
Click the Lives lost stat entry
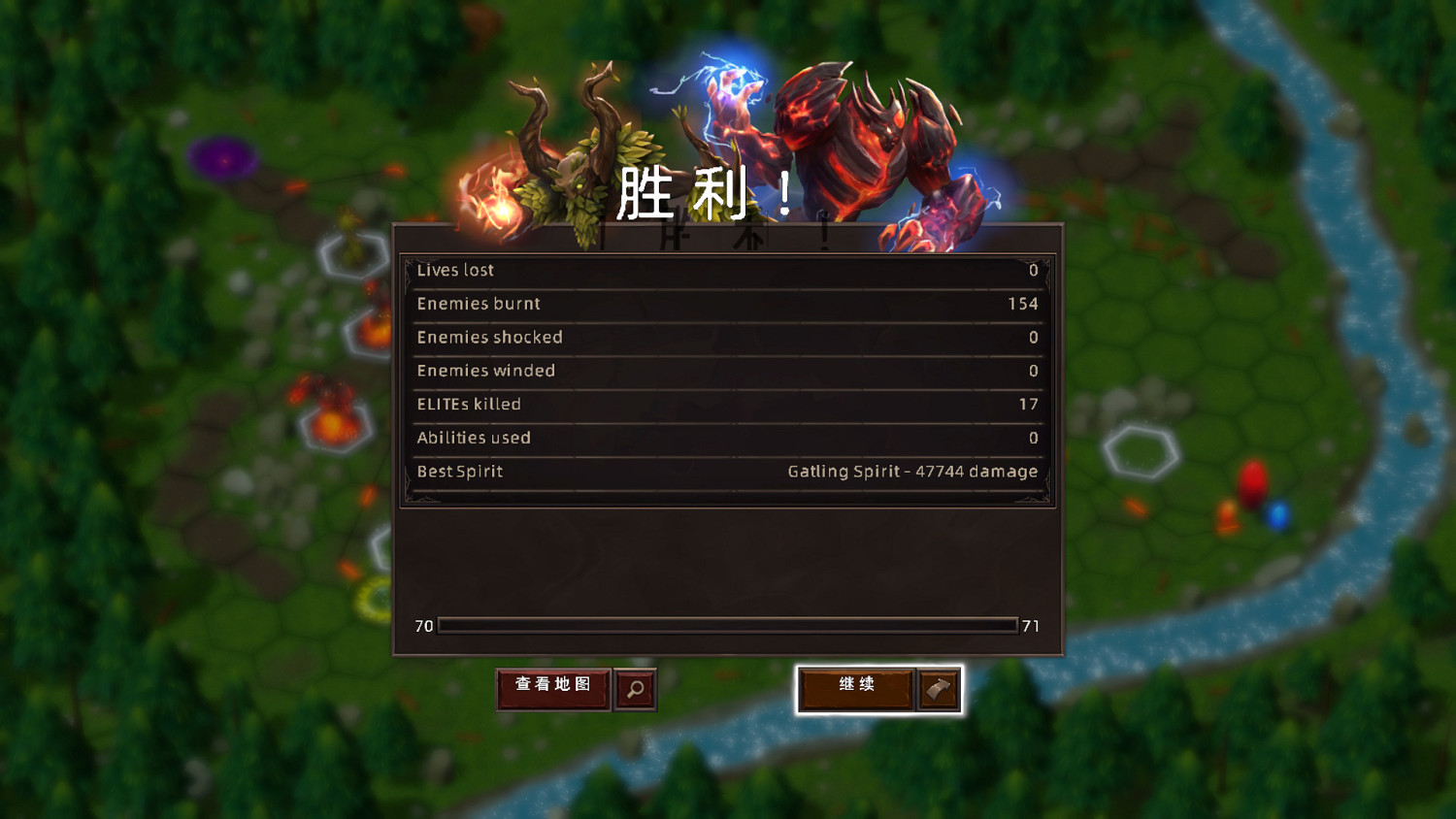pyautogui.click(x=726, y=270)
